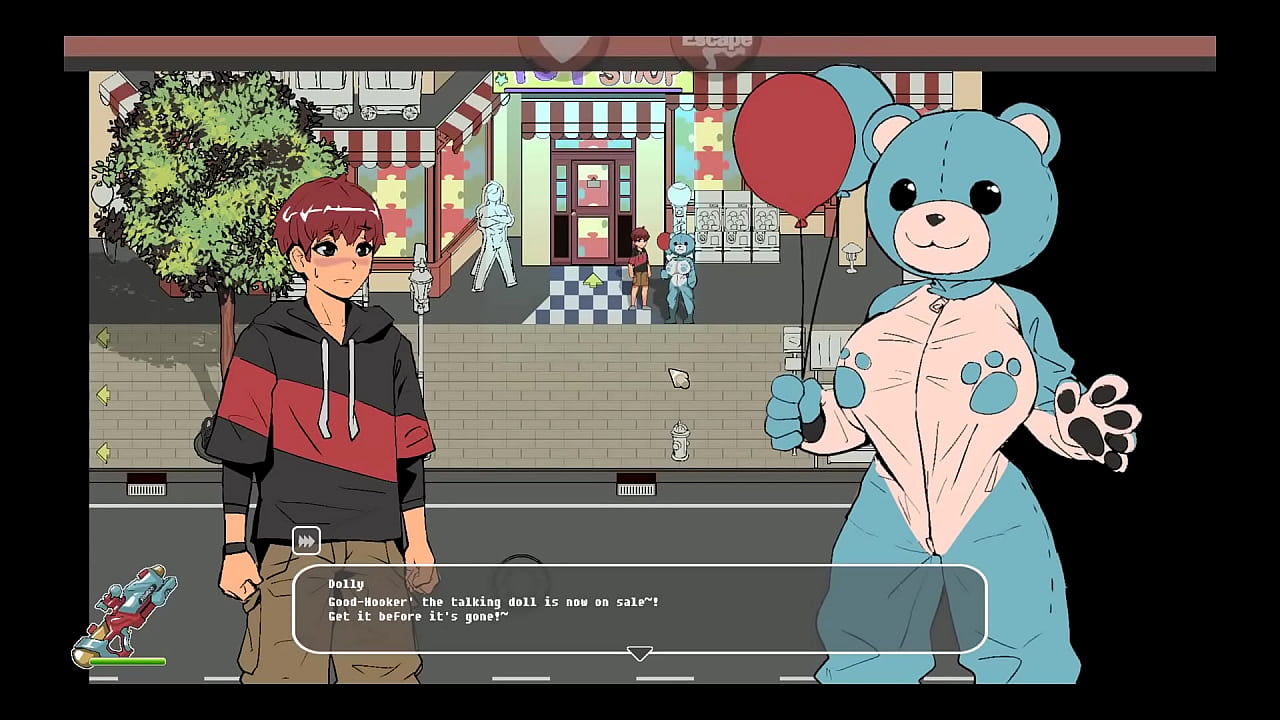1280x720 pixels.
Task: Enter the toy shop via the up arrow
Action: point(593,280)
